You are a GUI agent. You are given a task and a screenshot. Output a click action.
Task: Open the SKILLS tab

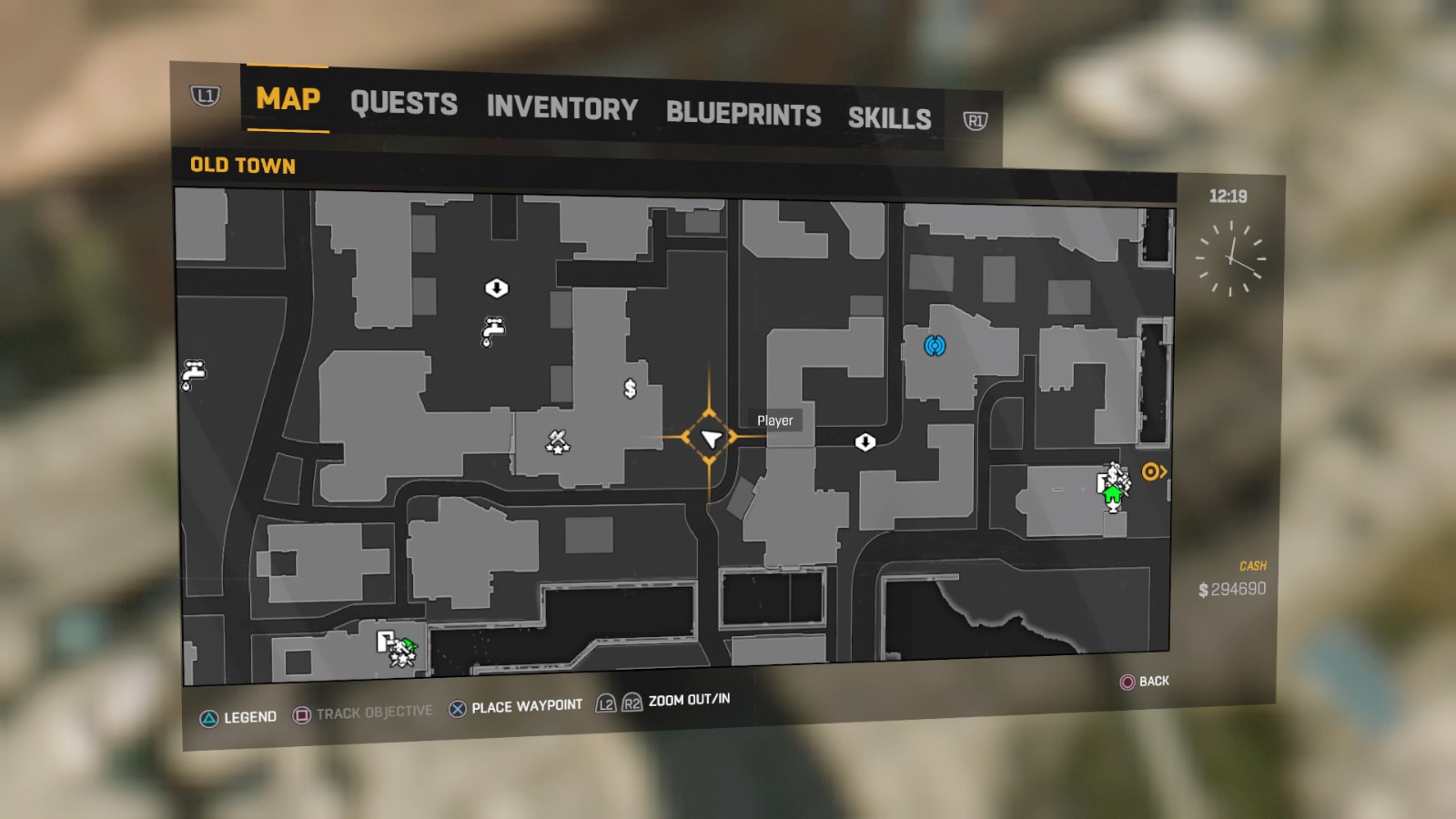[889, 118]
